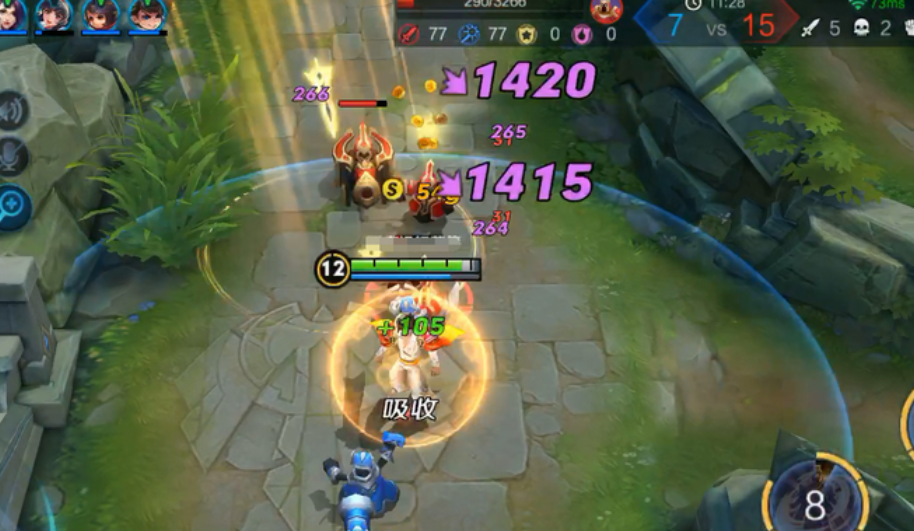Tap the blue magnifier plus icon
This screenshot has width=914, height=531.
click(12, 206)
